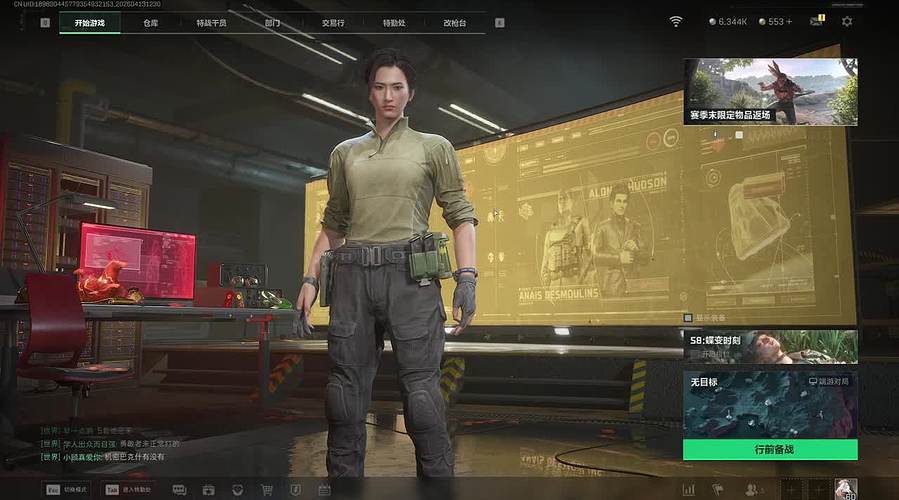Switch to the 特战干员 operators tab

(211, 22)
